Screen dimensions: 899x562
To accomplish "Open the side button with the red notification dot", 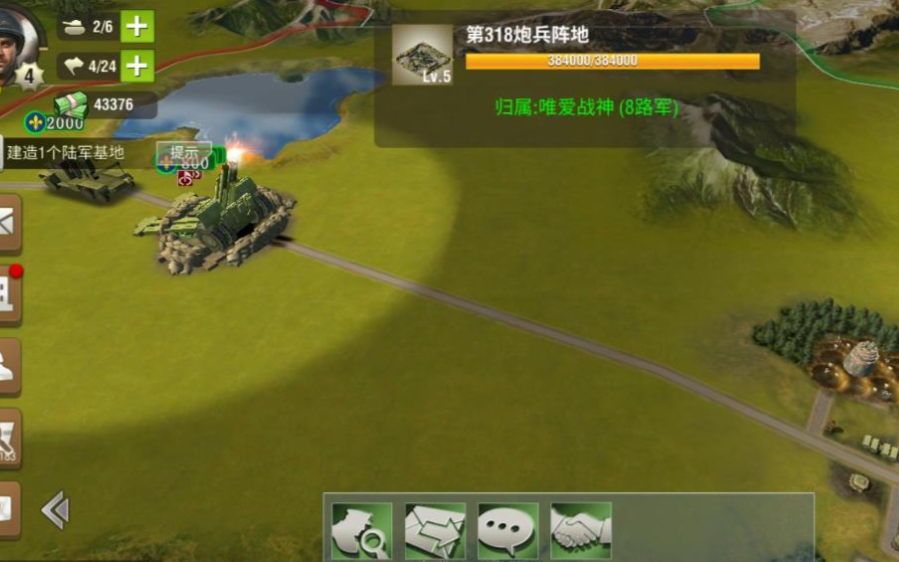I will (8, 294).
